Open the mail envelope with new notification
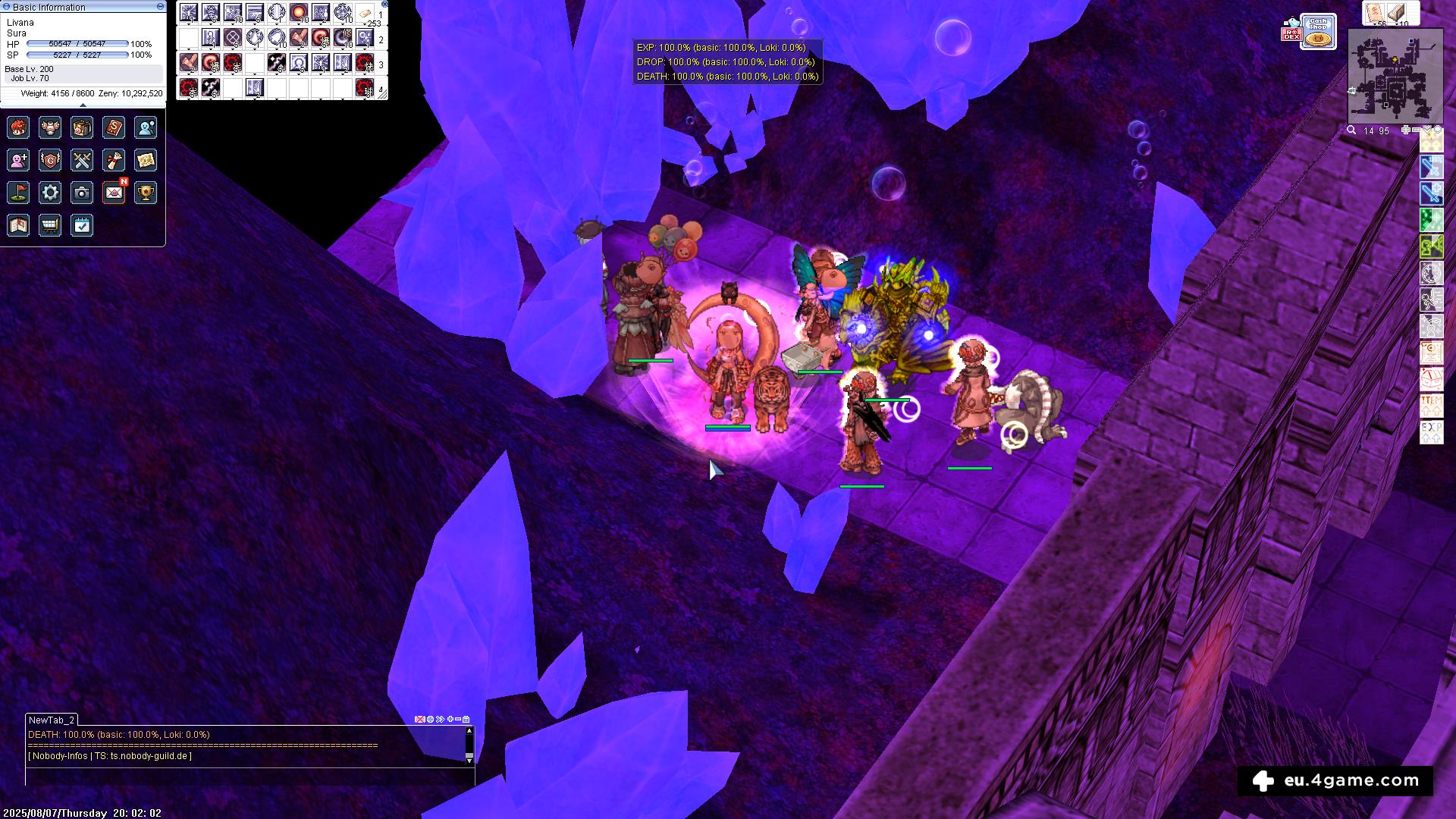 [114, 193]
